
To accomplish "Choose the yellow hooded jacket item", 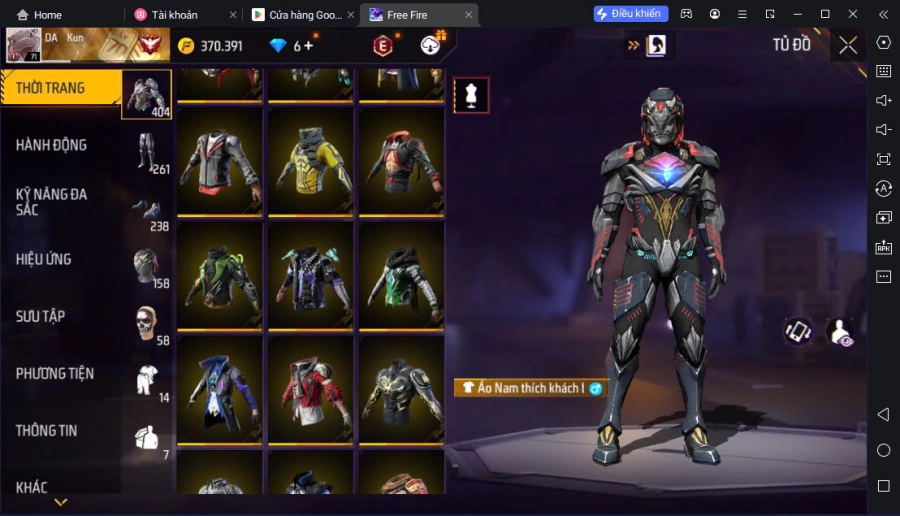I will pos(310,160).
